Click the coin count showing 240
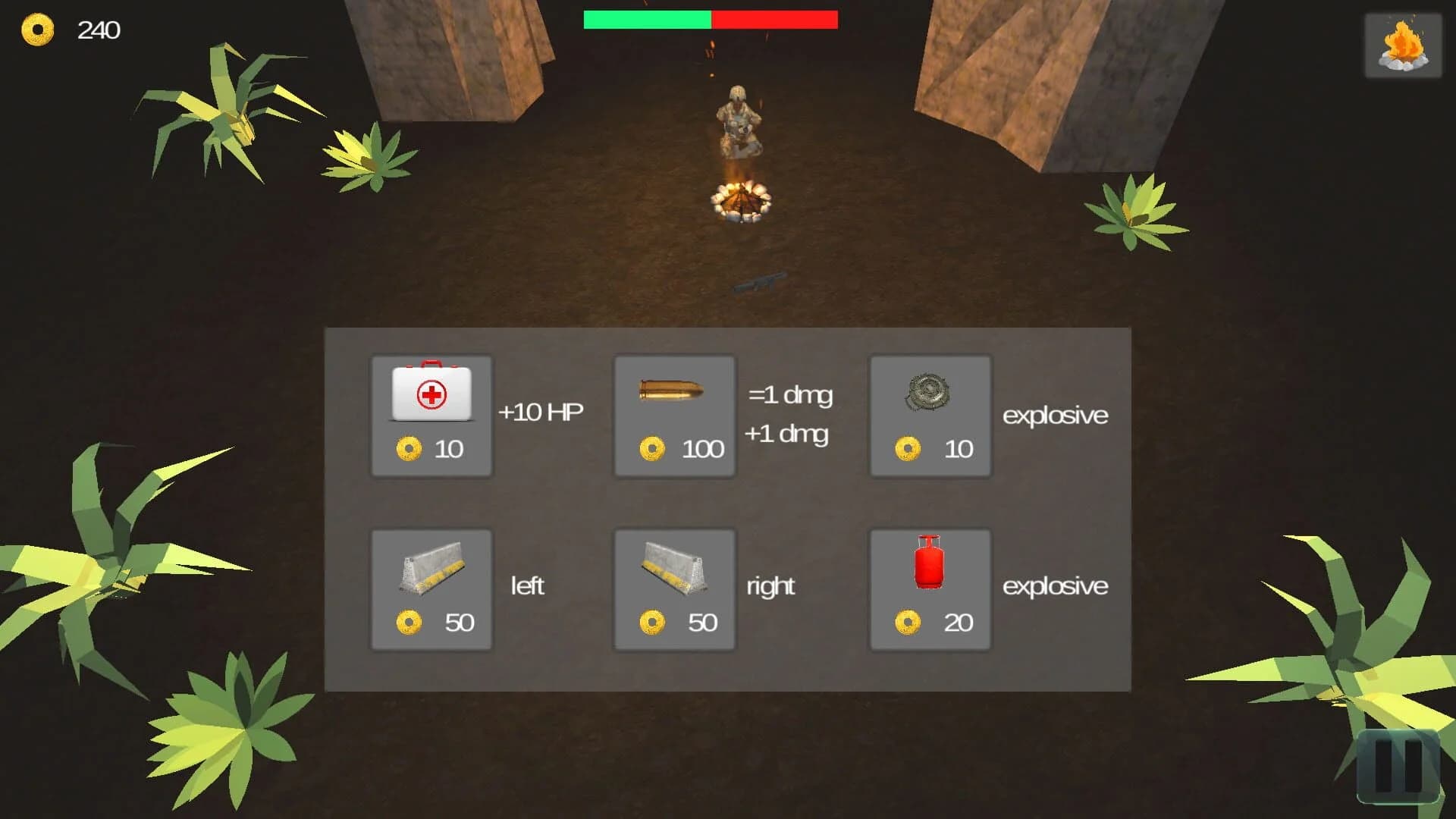Screen dimensions: 1456x819 99,30
